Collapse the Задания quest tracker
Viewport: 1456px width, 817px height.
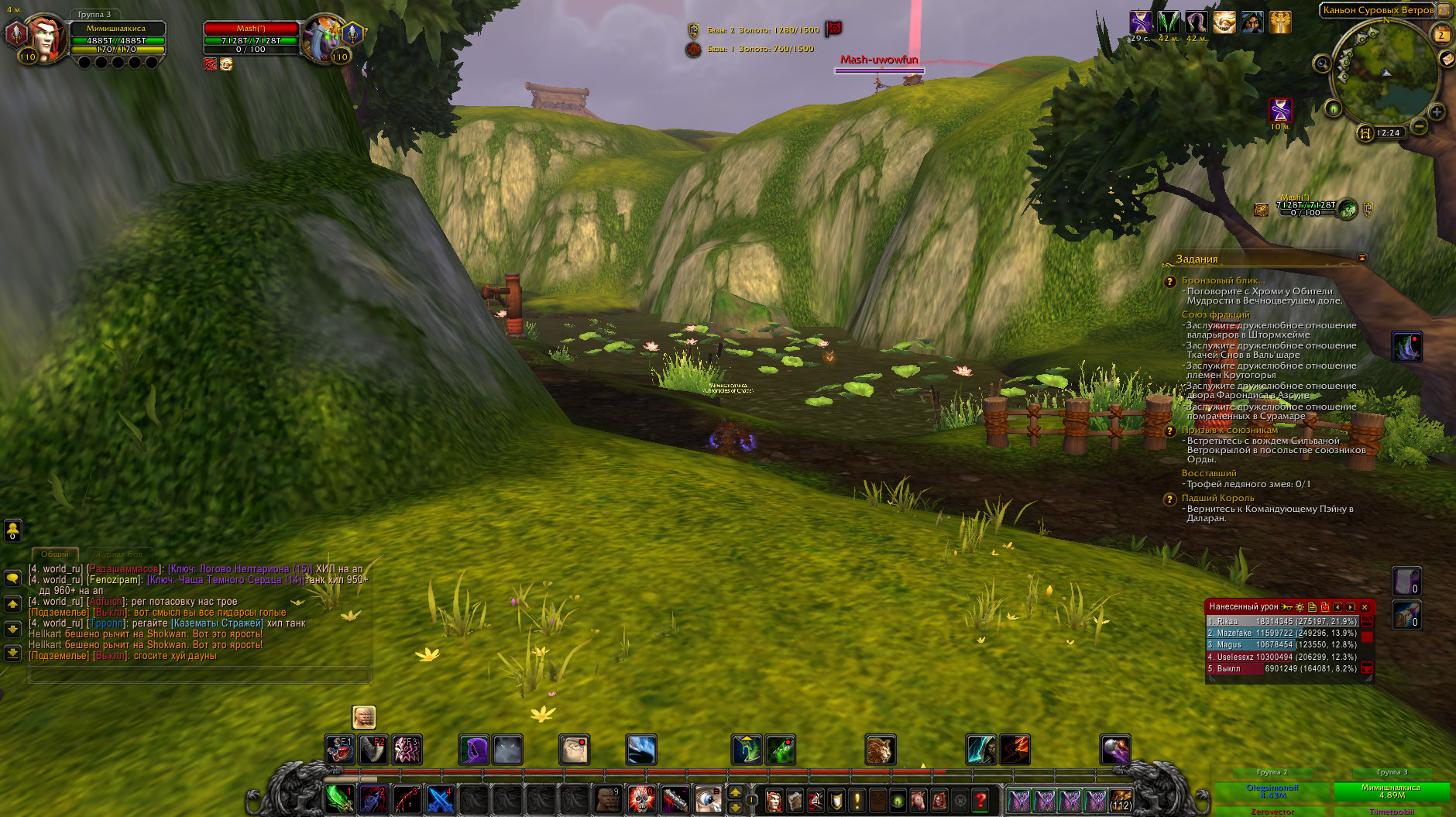[1362, 258]
